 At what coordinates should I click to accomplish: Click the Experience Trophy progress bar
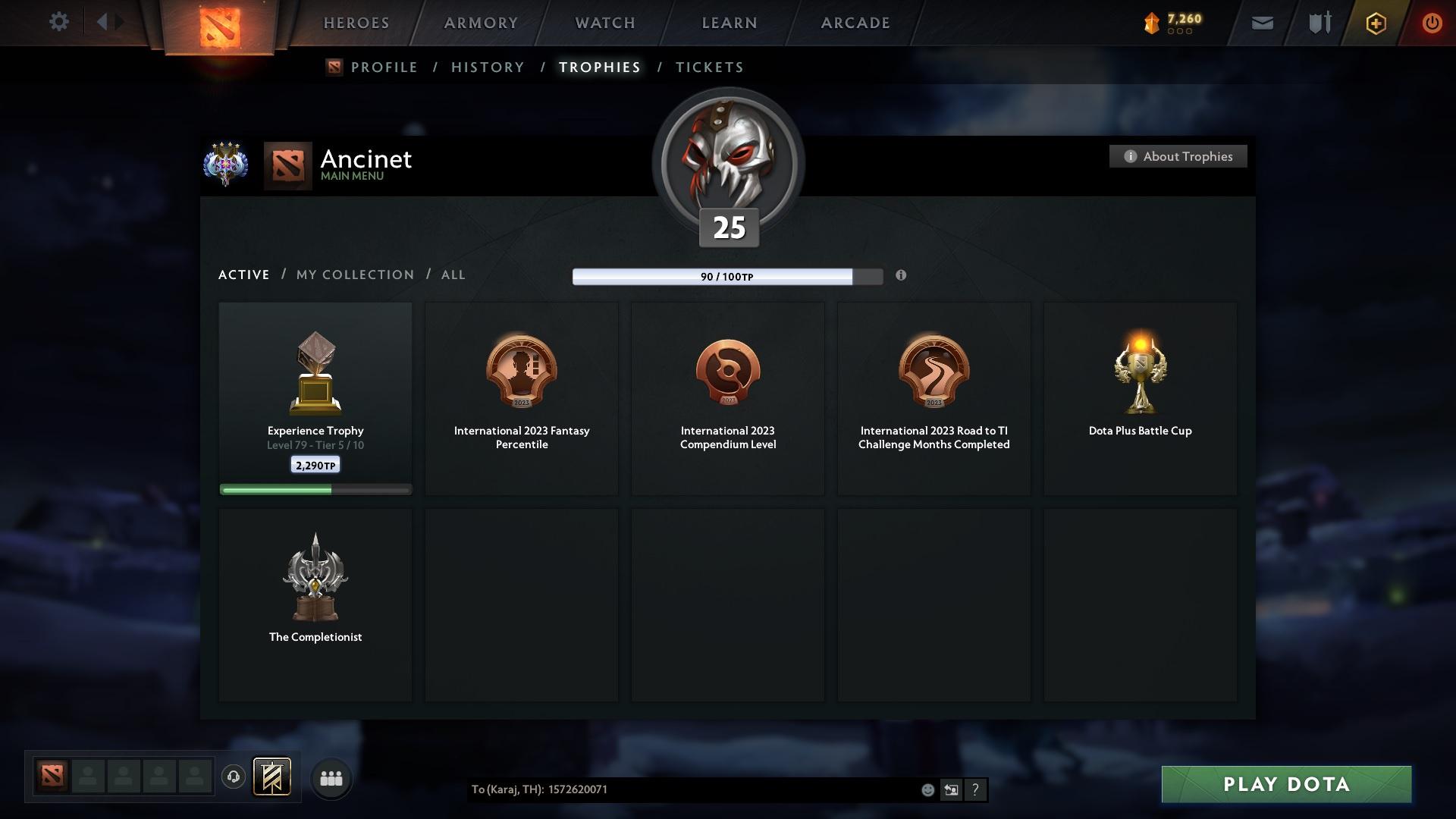pyautogui.click(x=315, y=489)
